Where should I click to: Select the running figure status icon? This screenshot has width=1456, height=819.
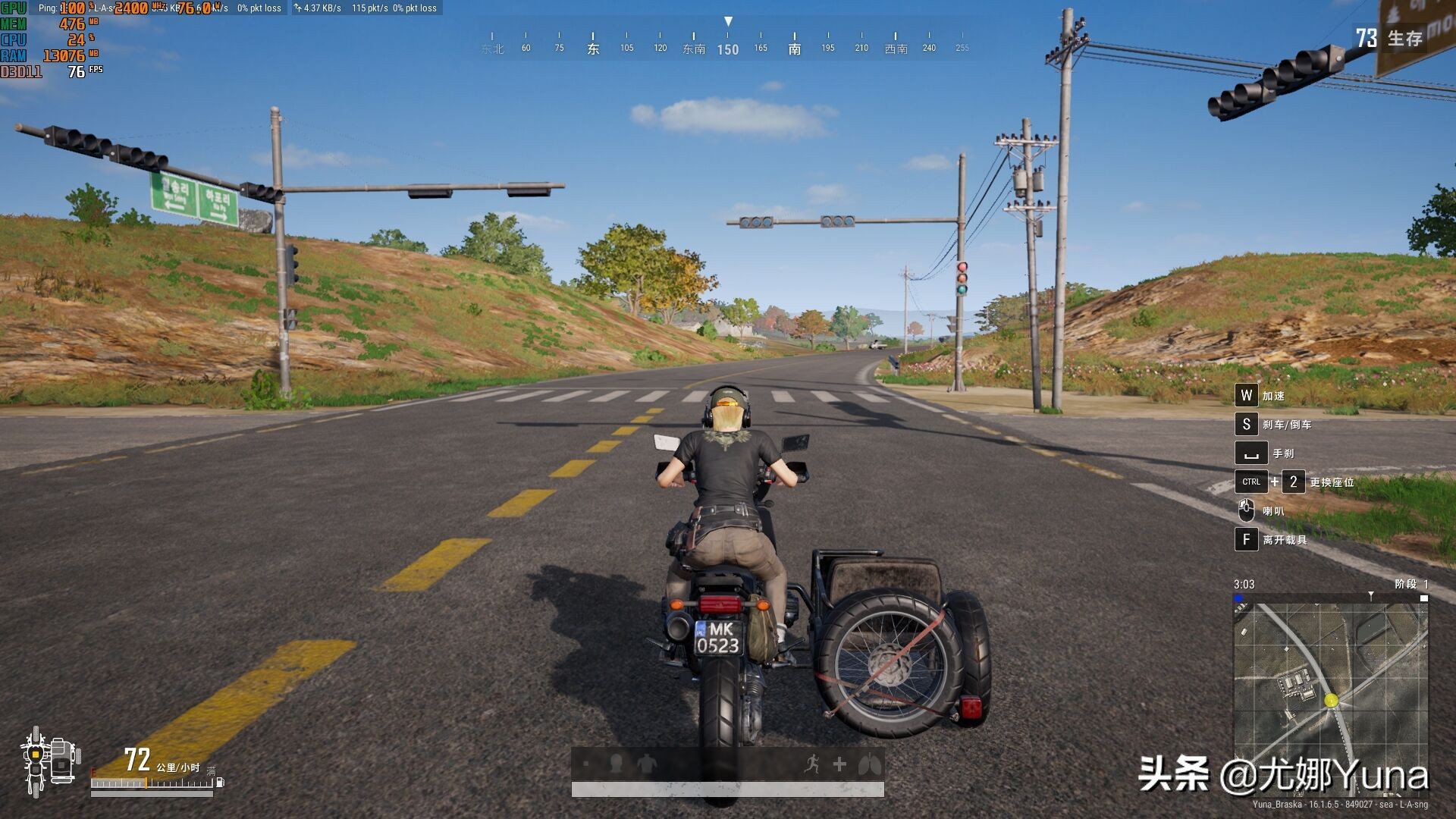click(811, 764)
